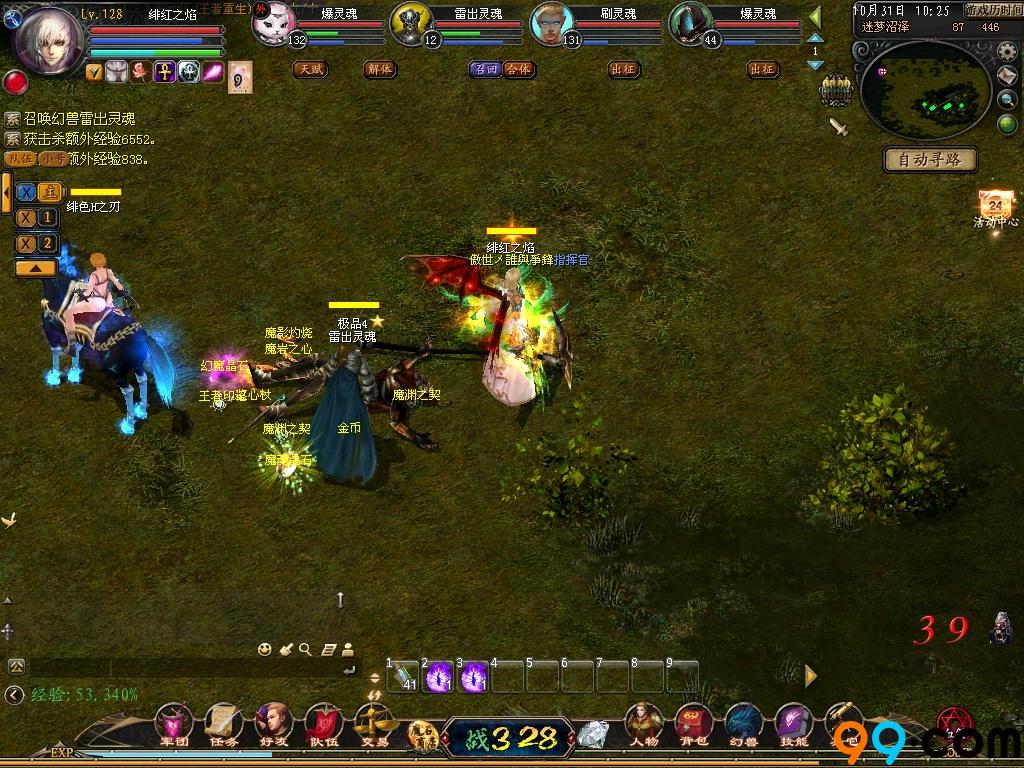Open the 幻兽 pet menu
The image size is (1024, 768).
point(742,722)
